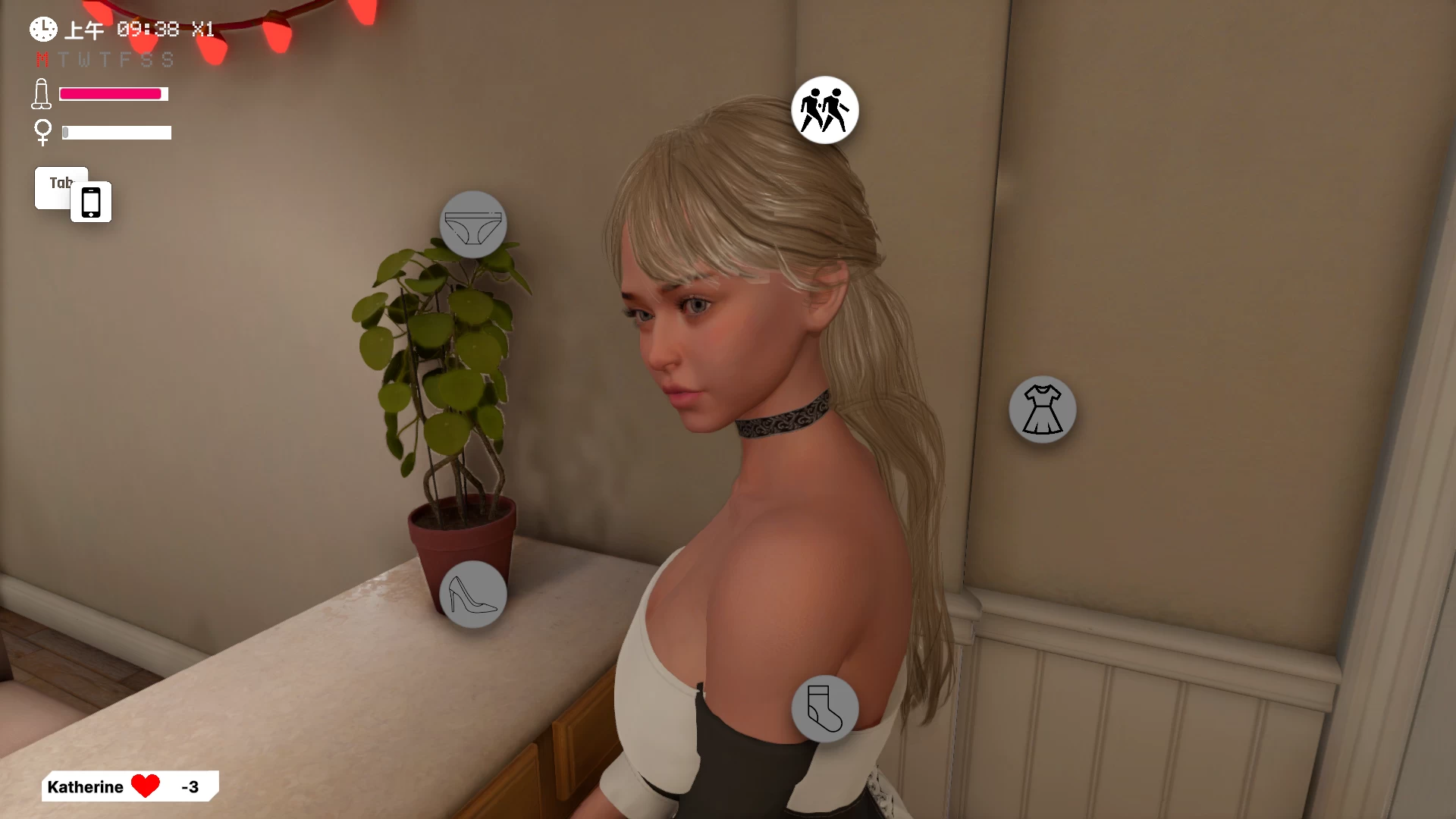Toggle the last S weekday indicator

tap(168, 60)
